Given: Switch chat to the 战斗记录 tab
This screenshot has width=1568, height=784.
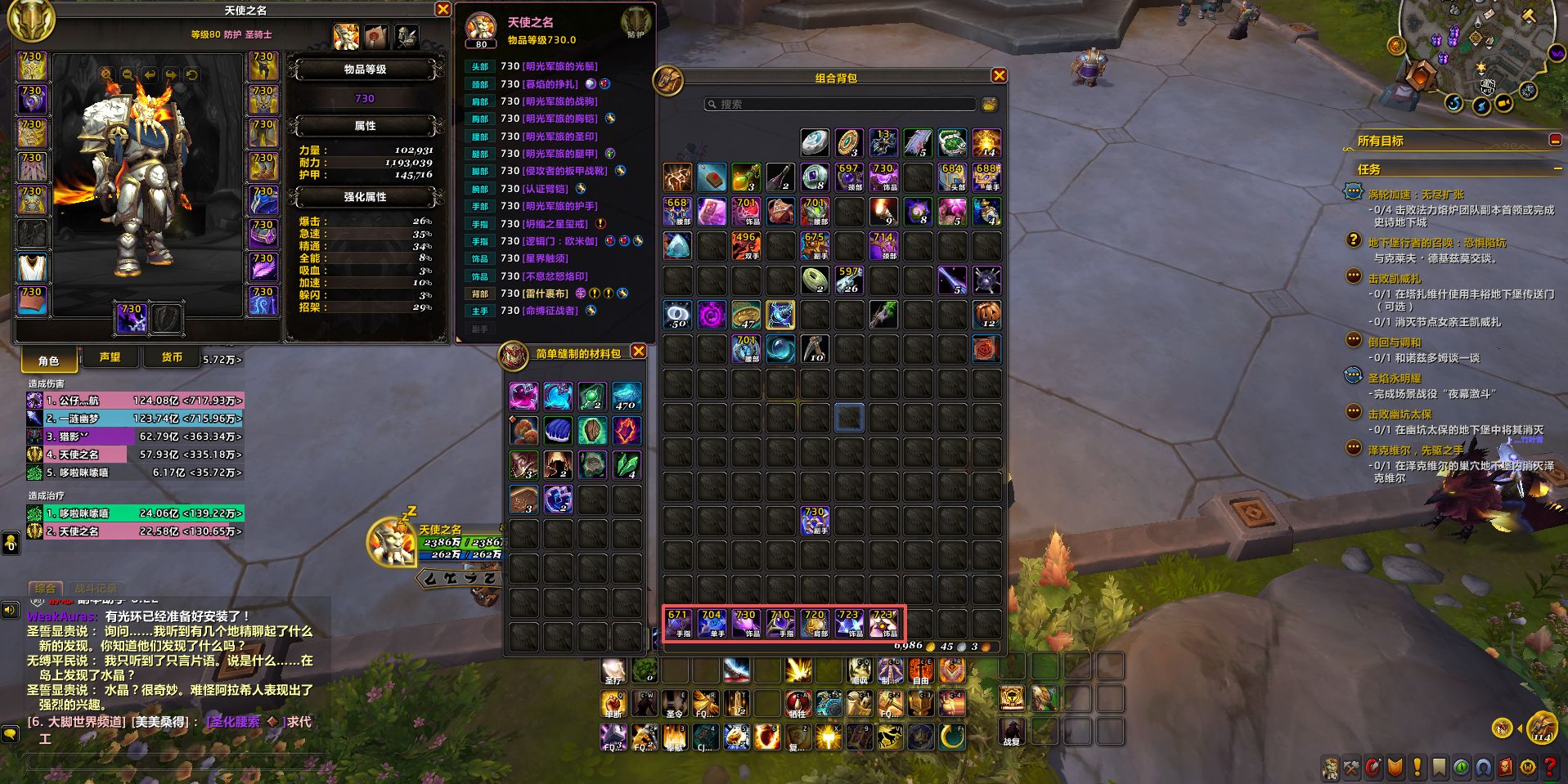Looking at the screenshot, I should (x=96, y=588).
